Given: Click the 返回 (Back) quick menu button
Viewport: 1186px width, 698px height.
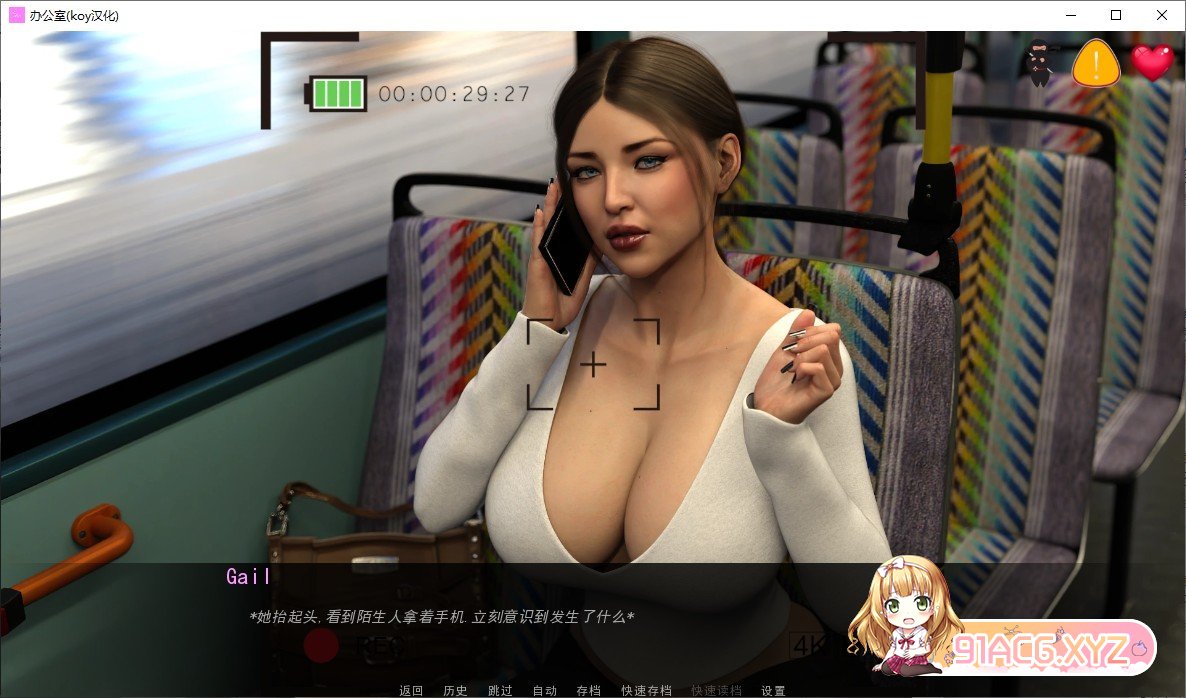Looking at the screenshot, I should point(411,690).
